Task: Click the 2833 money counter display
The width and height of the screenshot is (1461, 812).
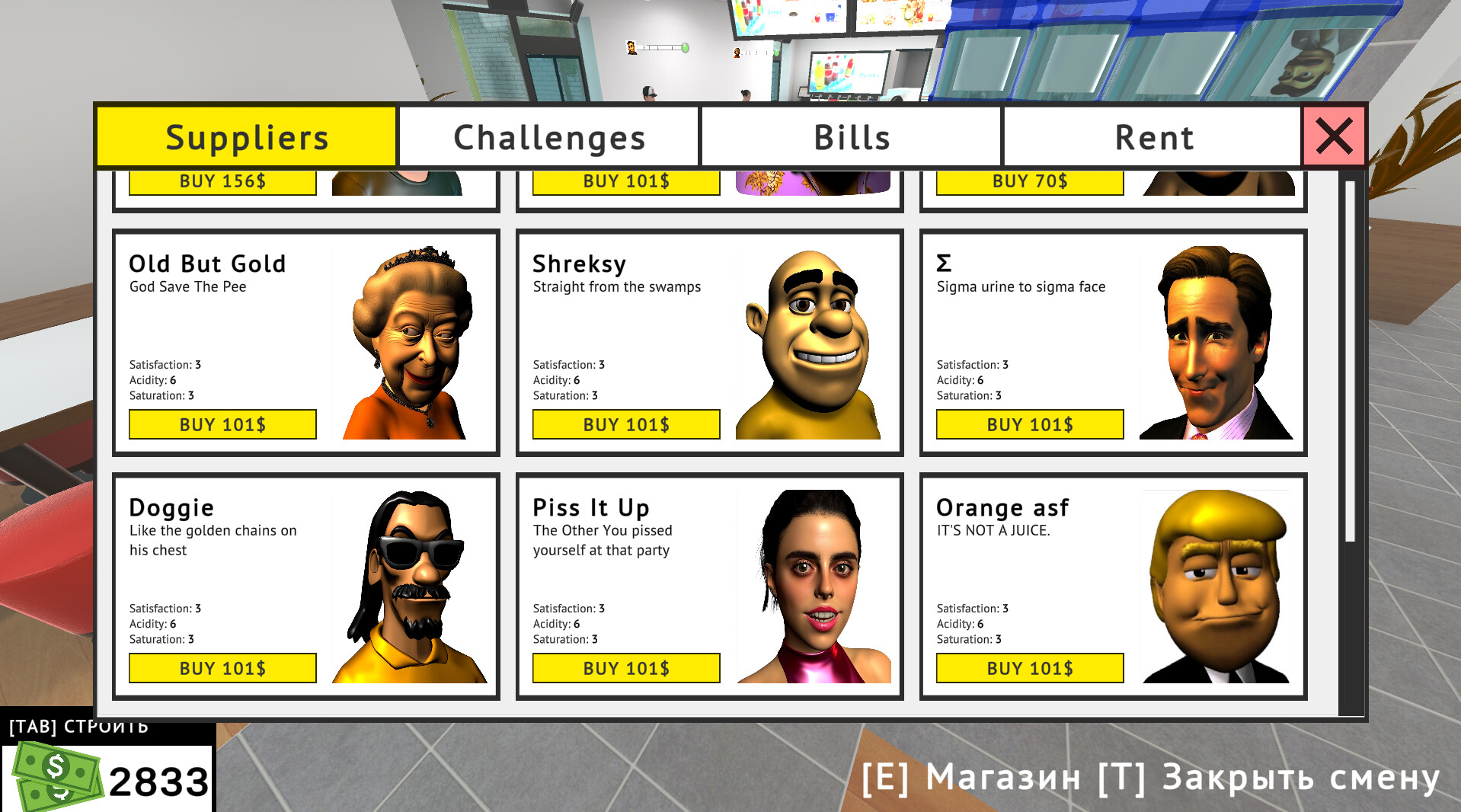Action: pyautogui.click(x=160, y=778)
